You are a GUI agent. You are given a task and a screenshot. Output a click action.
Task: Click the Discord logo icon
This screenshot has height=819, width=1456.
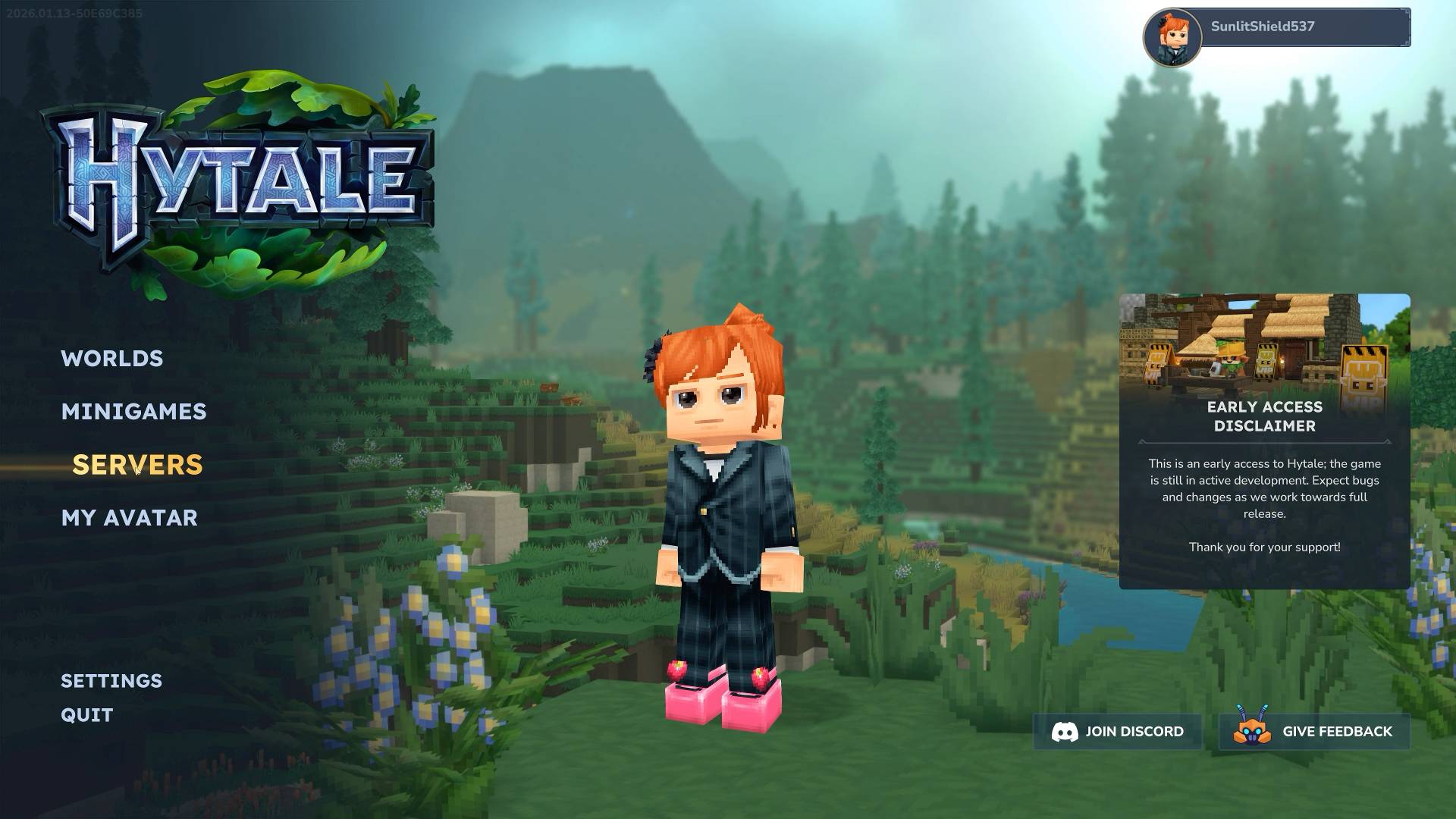pyautogui.click(x=1066, y=732)
